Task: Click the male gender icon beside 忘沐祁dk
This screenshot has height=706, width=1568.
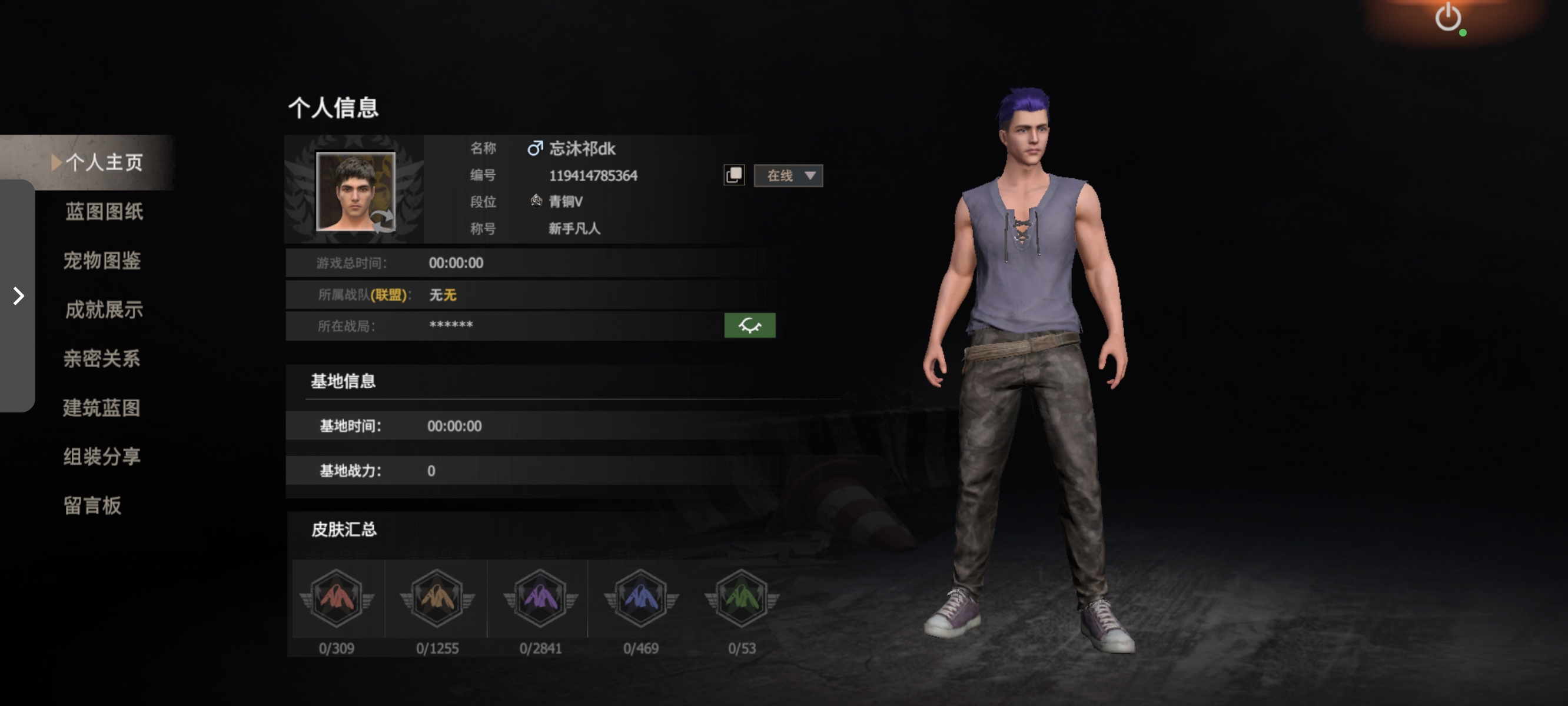Action: (x=534, y=148)
